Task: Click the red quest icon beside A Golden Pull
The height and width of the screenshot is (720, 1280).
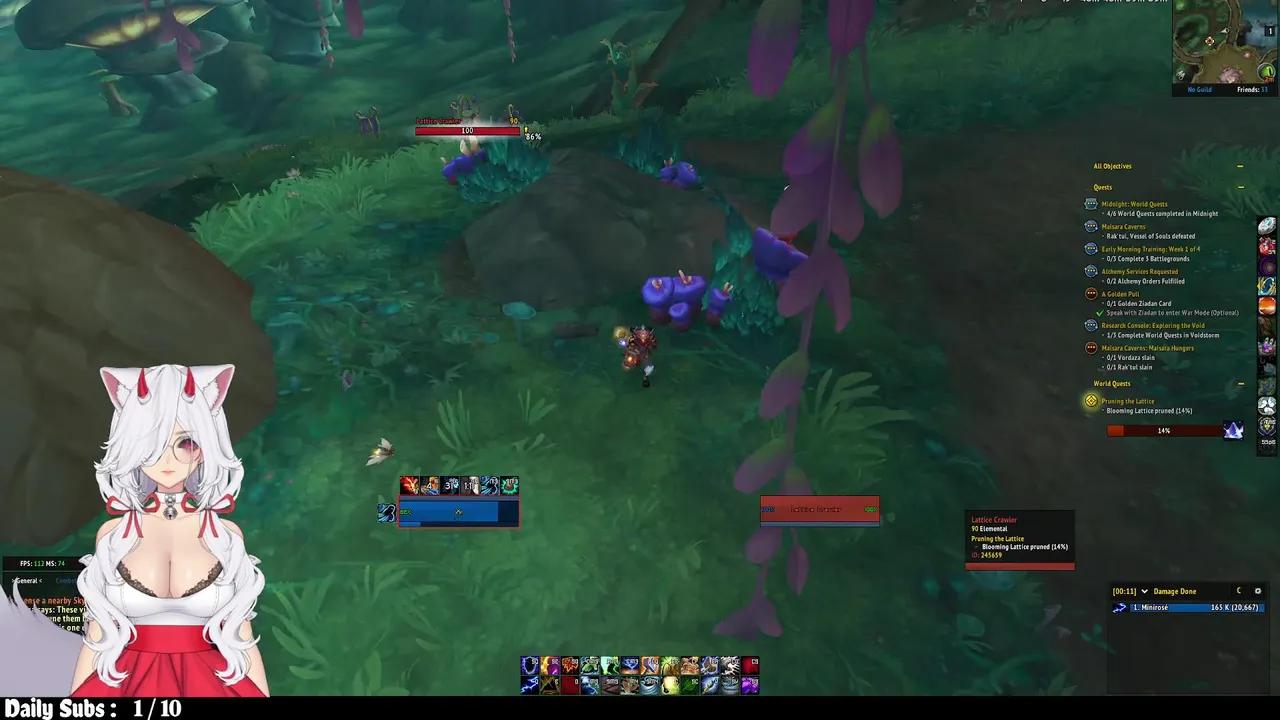Action: tap(1090, 294)
